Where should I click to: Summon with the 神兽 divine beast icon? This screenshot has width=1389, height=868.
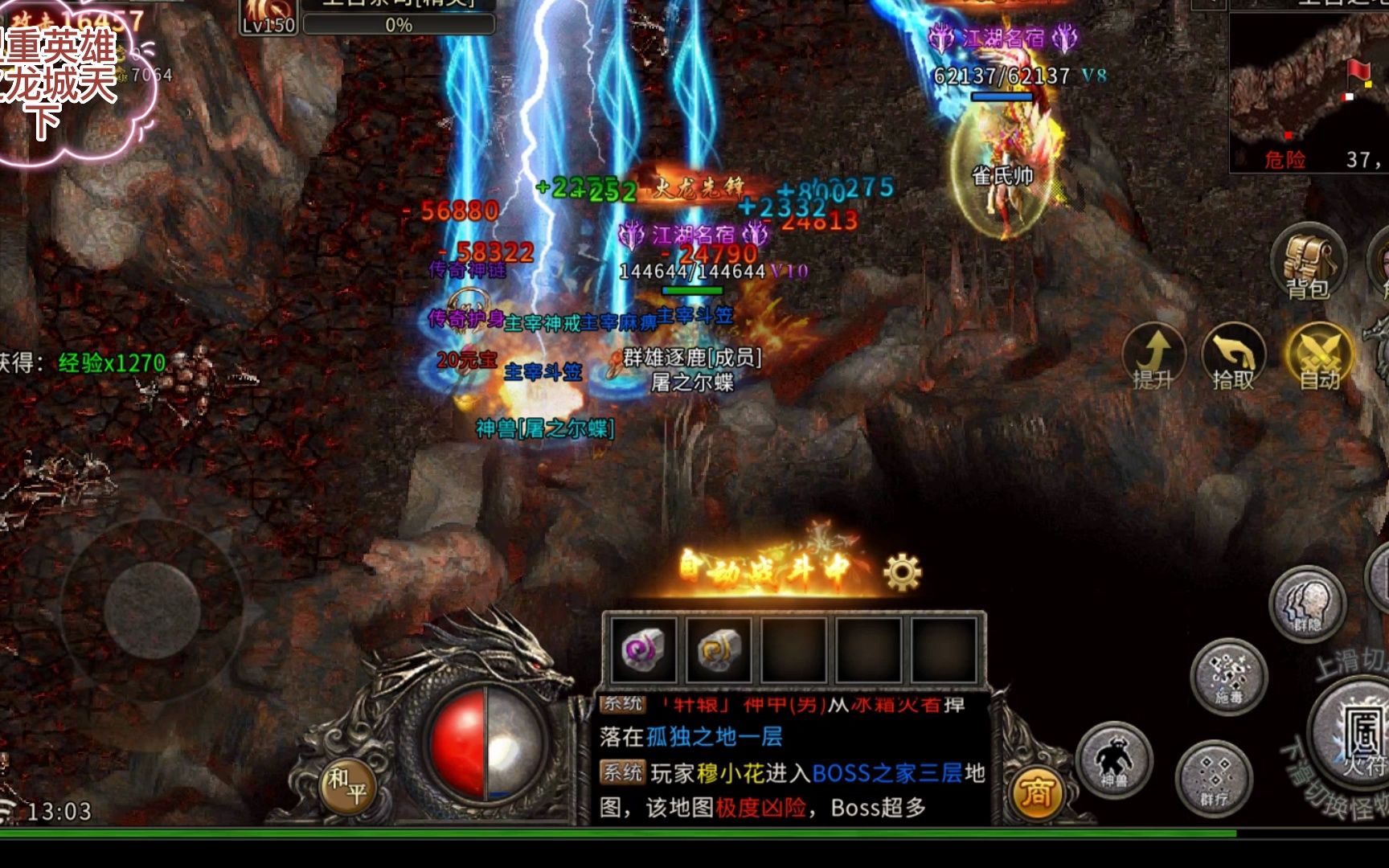click(x=1113, y=757)
